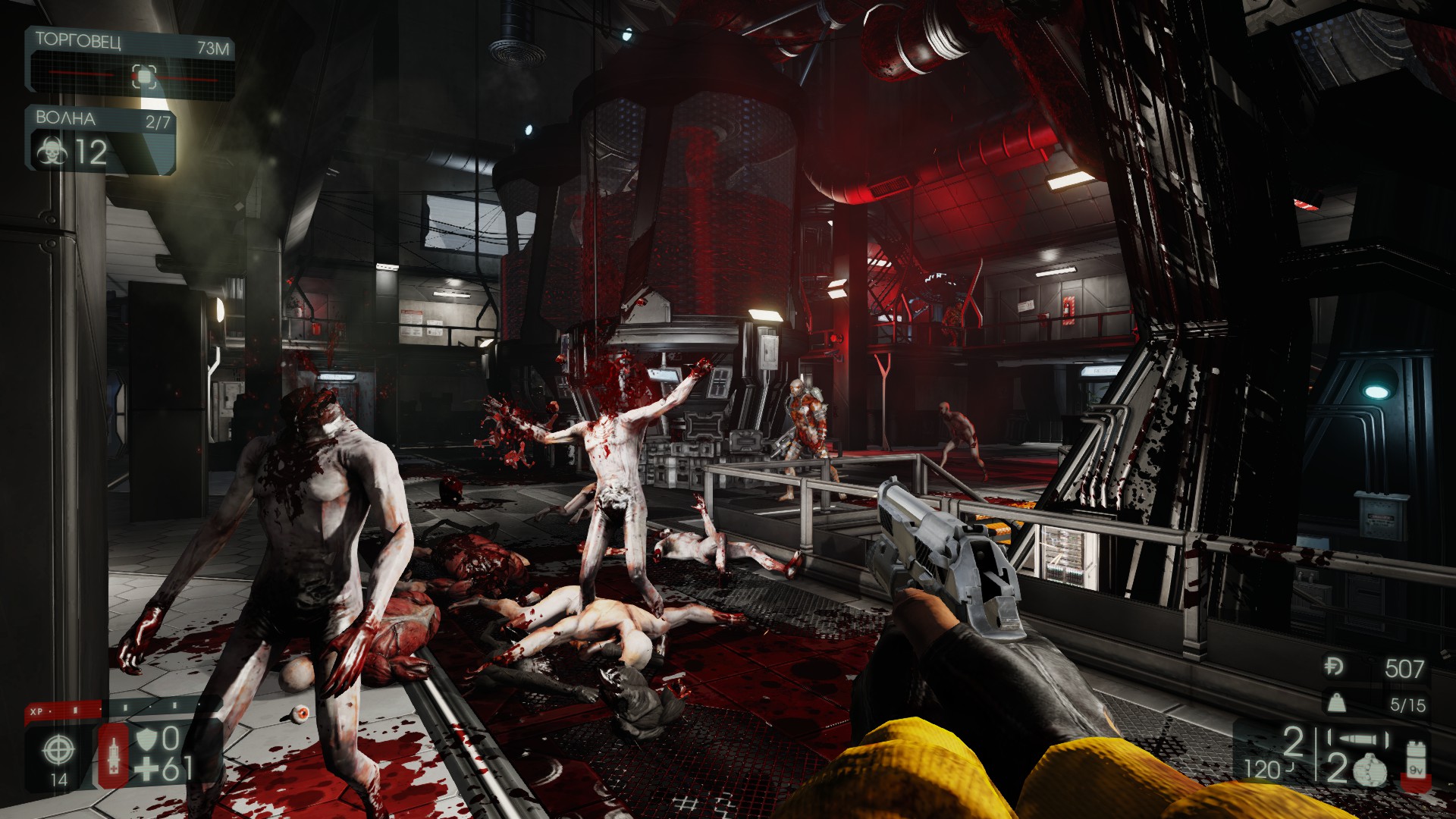This screenshot has width=1456, height=819.
Task: Activate the red healing syringe icon
Action: point(114,754)
